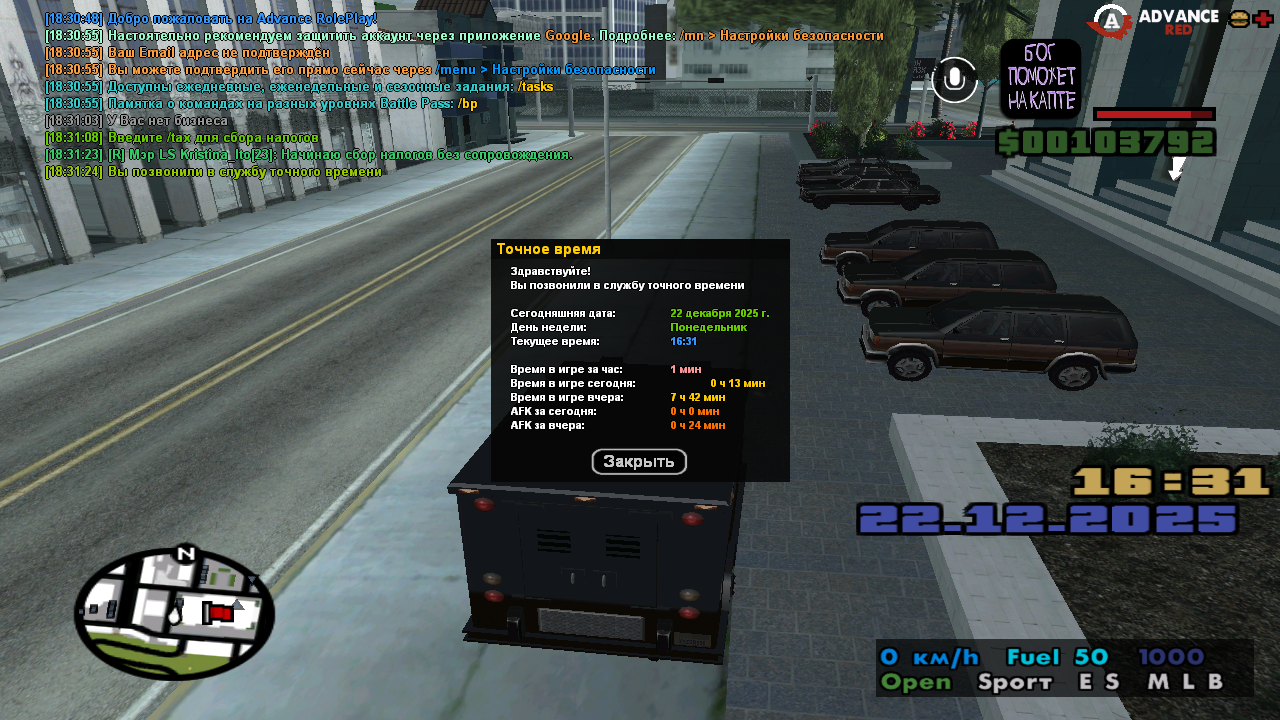Select the burger hunger icon
Screen dimensions: 1280x720
[x=1239, y=19]
